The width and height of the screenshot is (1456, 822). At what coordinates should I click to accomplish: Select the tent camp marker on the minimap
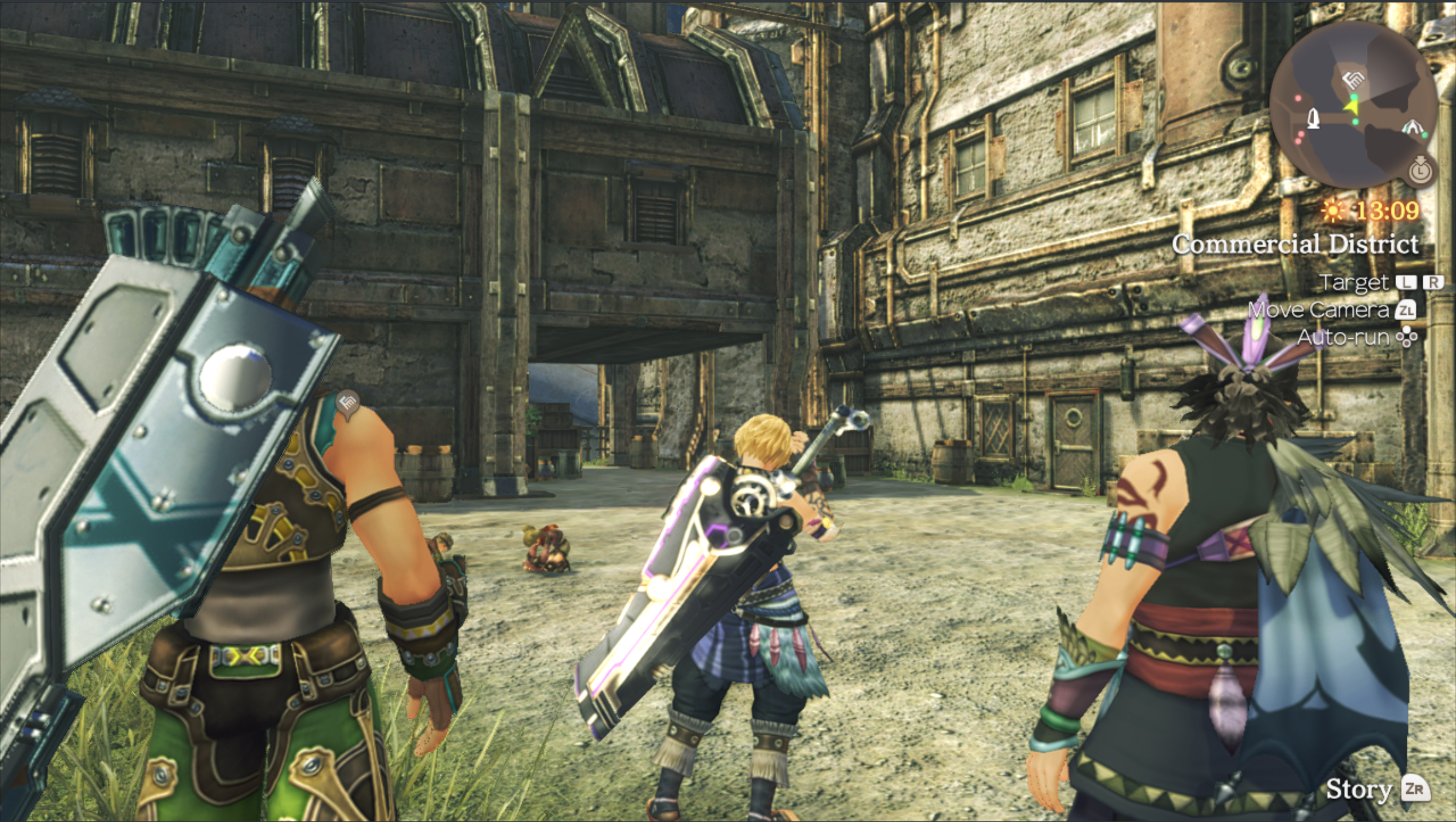1412,125
